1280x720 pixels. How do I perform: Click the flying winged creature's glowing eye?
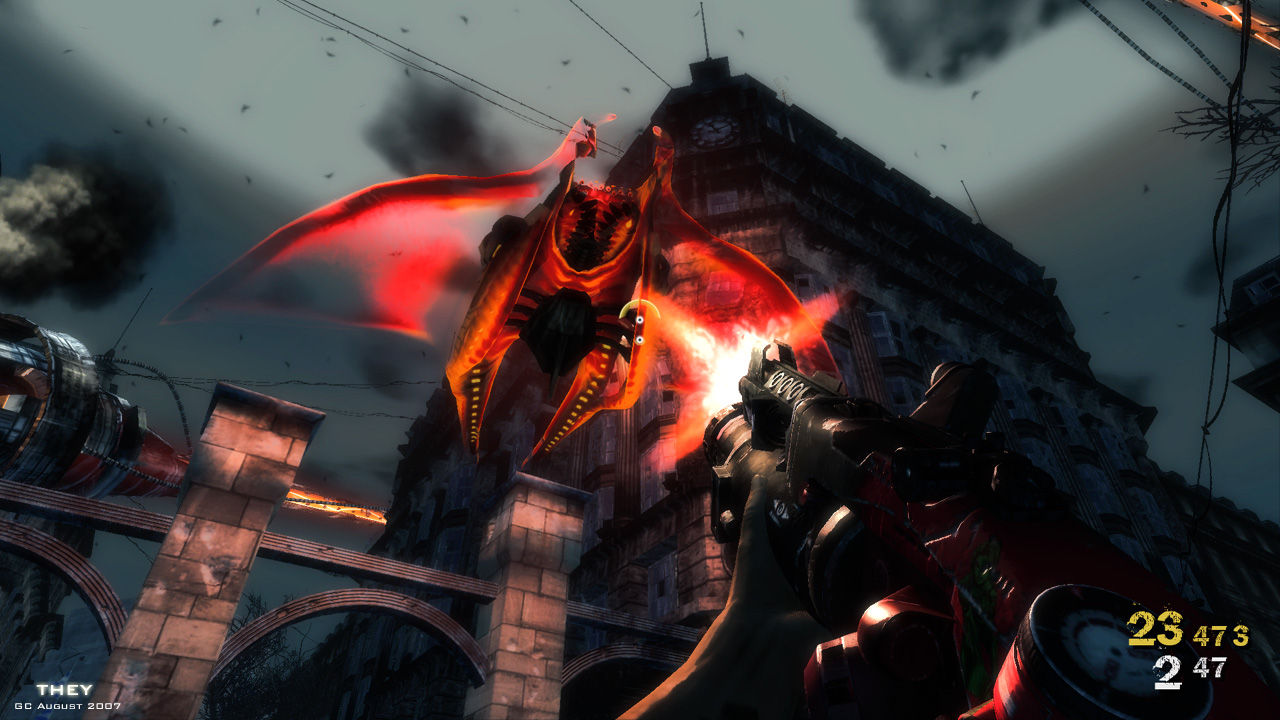(640, 320)
